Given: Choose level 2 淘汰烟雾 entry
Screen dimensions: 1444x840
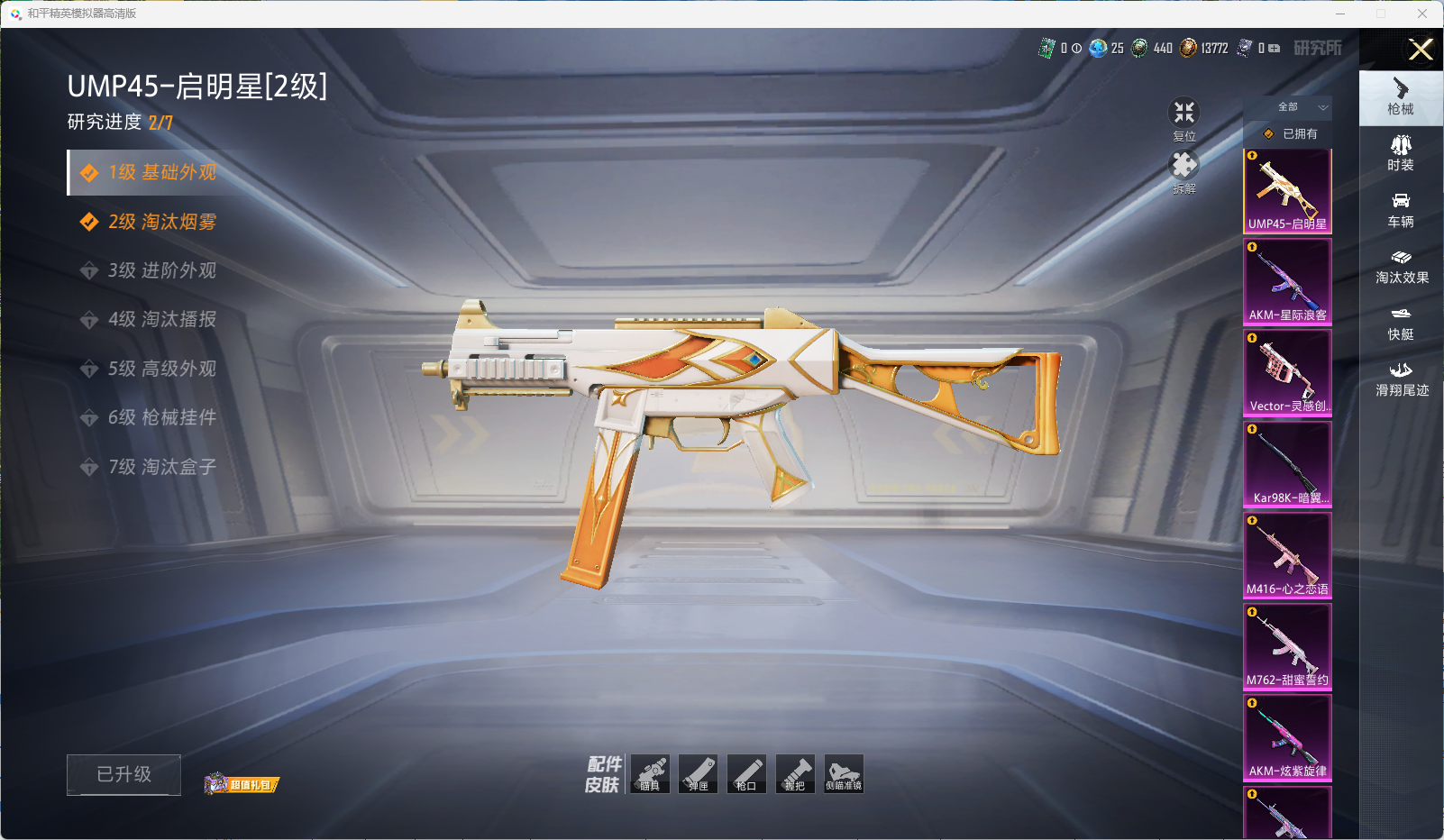Looking at the screenshot, I should click(x=162, y=222).
